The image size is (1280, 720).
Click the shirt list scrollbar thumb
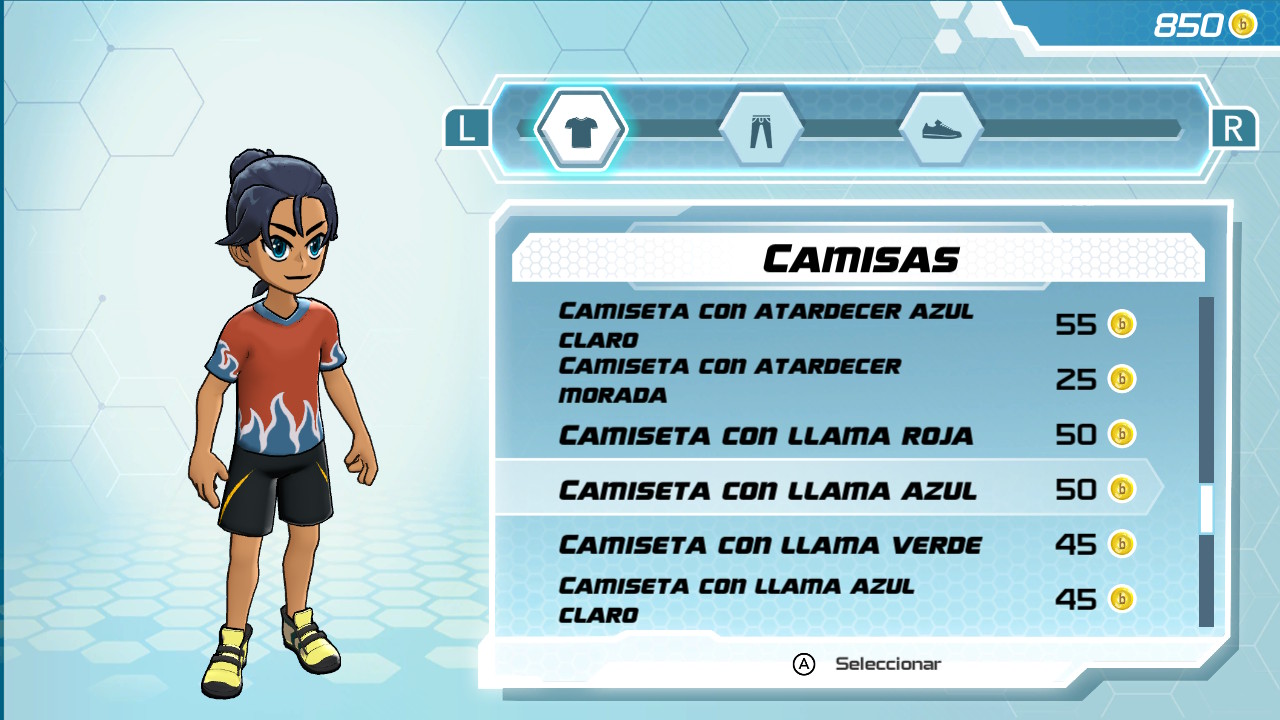(1206, 509)
